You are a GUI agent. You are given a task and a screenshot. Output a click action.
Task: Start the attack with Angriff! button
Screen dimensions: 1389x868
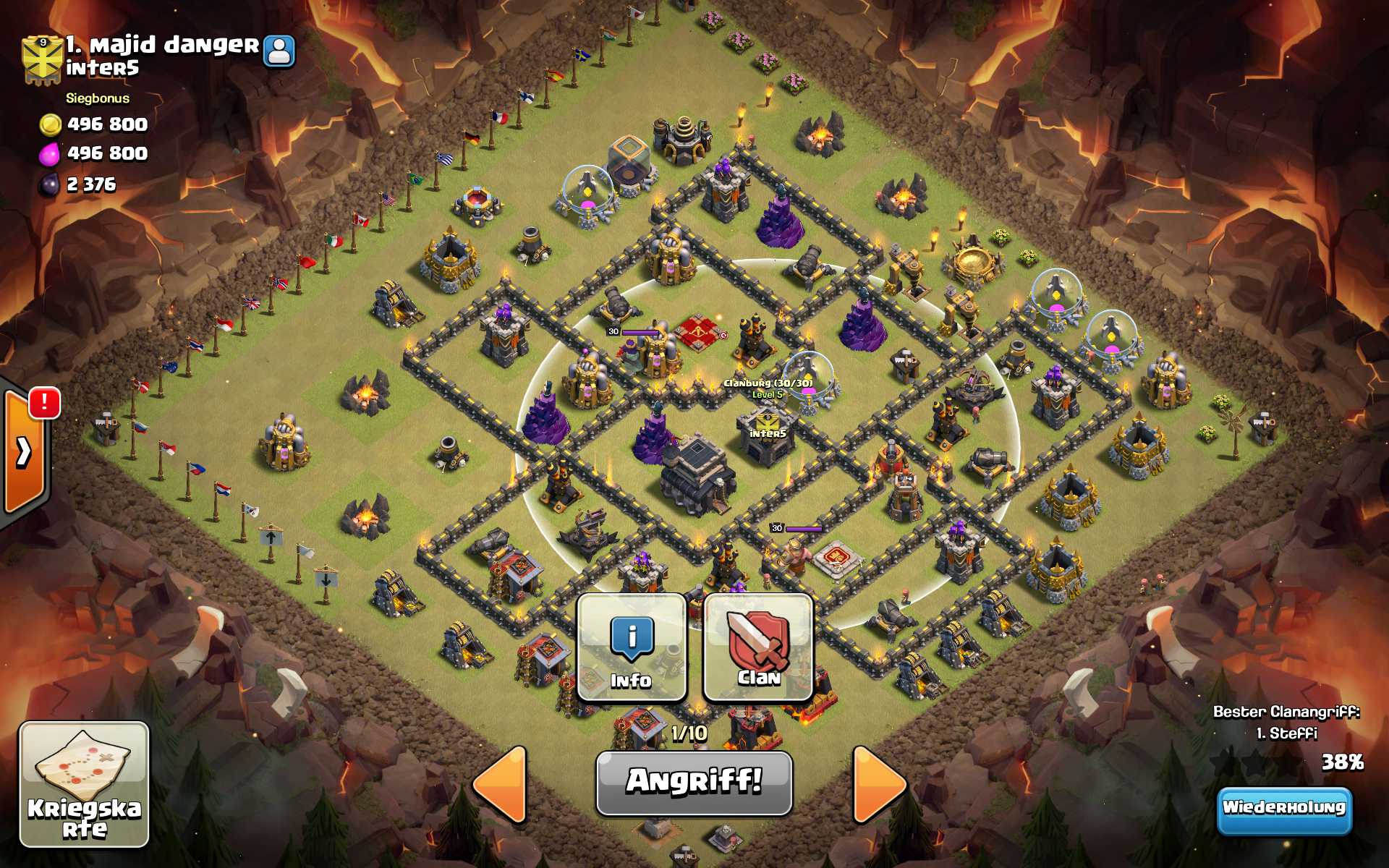pos(694,783)
